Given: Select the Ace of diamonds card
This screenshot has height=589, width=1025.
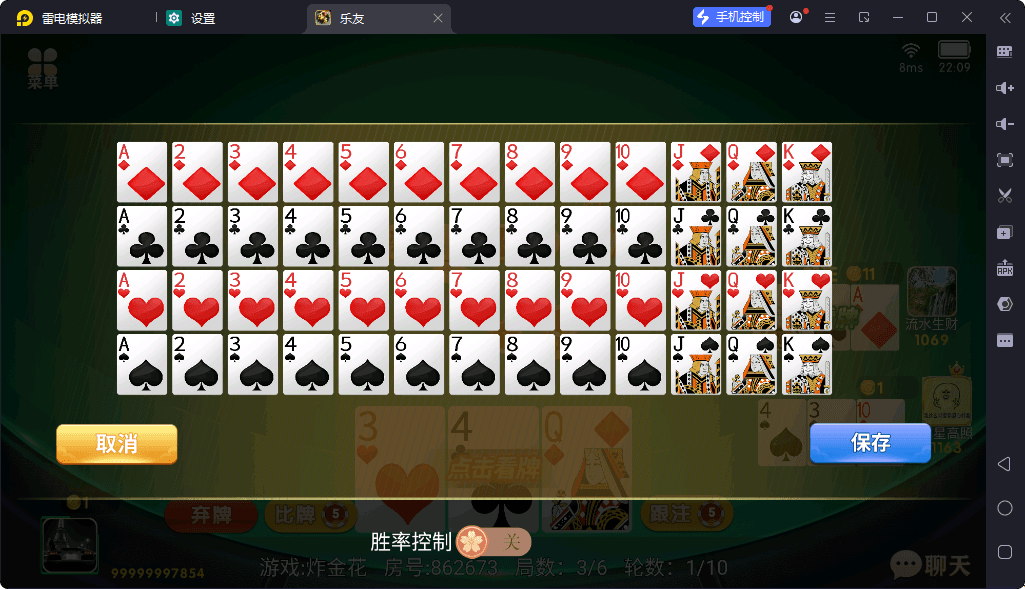Looking at the screenshot, I should [x=142, y=172].
